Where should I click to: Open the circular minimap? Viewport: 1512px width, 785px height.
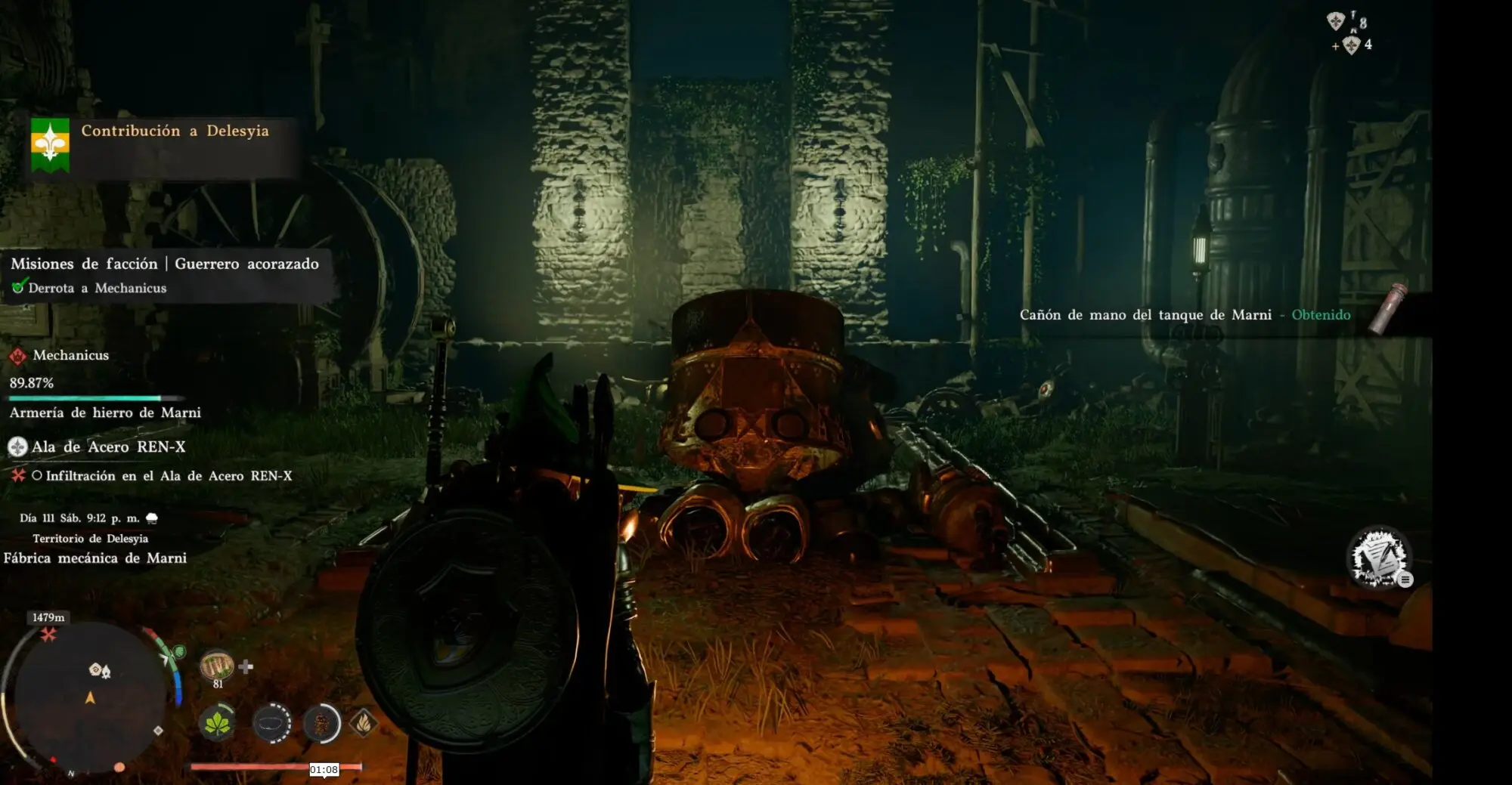coord(89,697)
